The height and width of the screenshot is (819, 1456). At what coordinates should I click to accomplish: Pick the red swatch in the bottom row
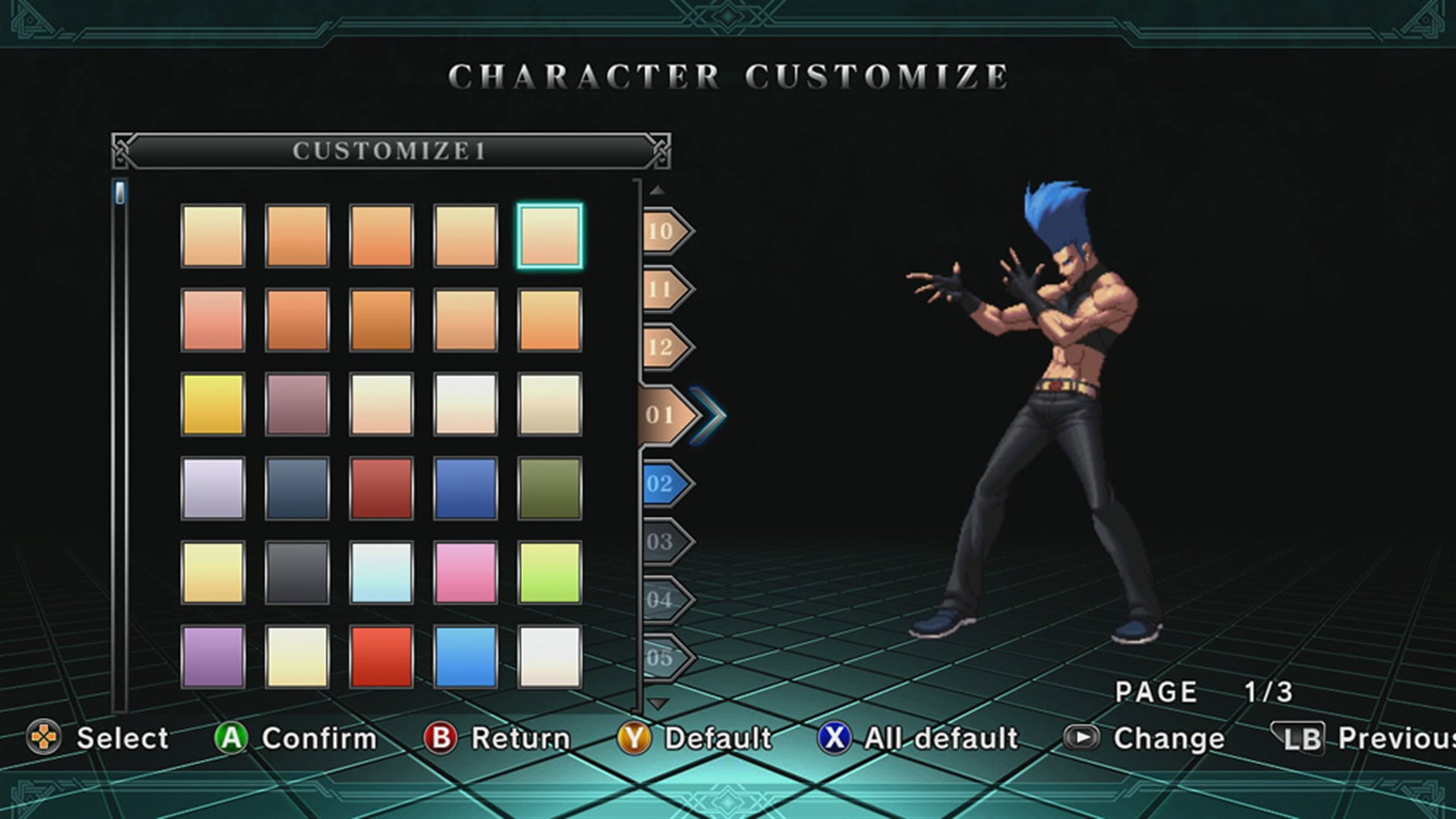click(381, 657)
